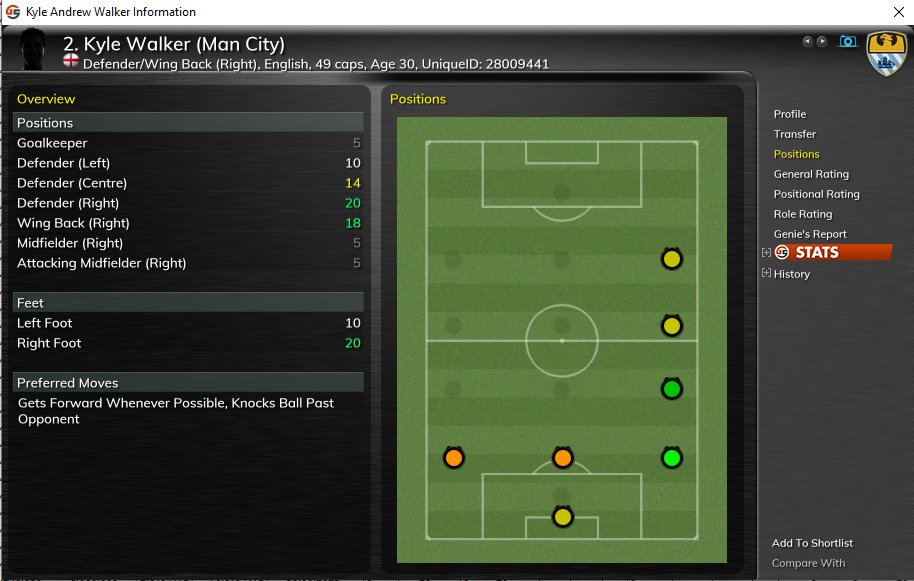Click the Man City club badge
This screenshot has width=914, height=581.
pyautogui.click(x=885, y=52)
